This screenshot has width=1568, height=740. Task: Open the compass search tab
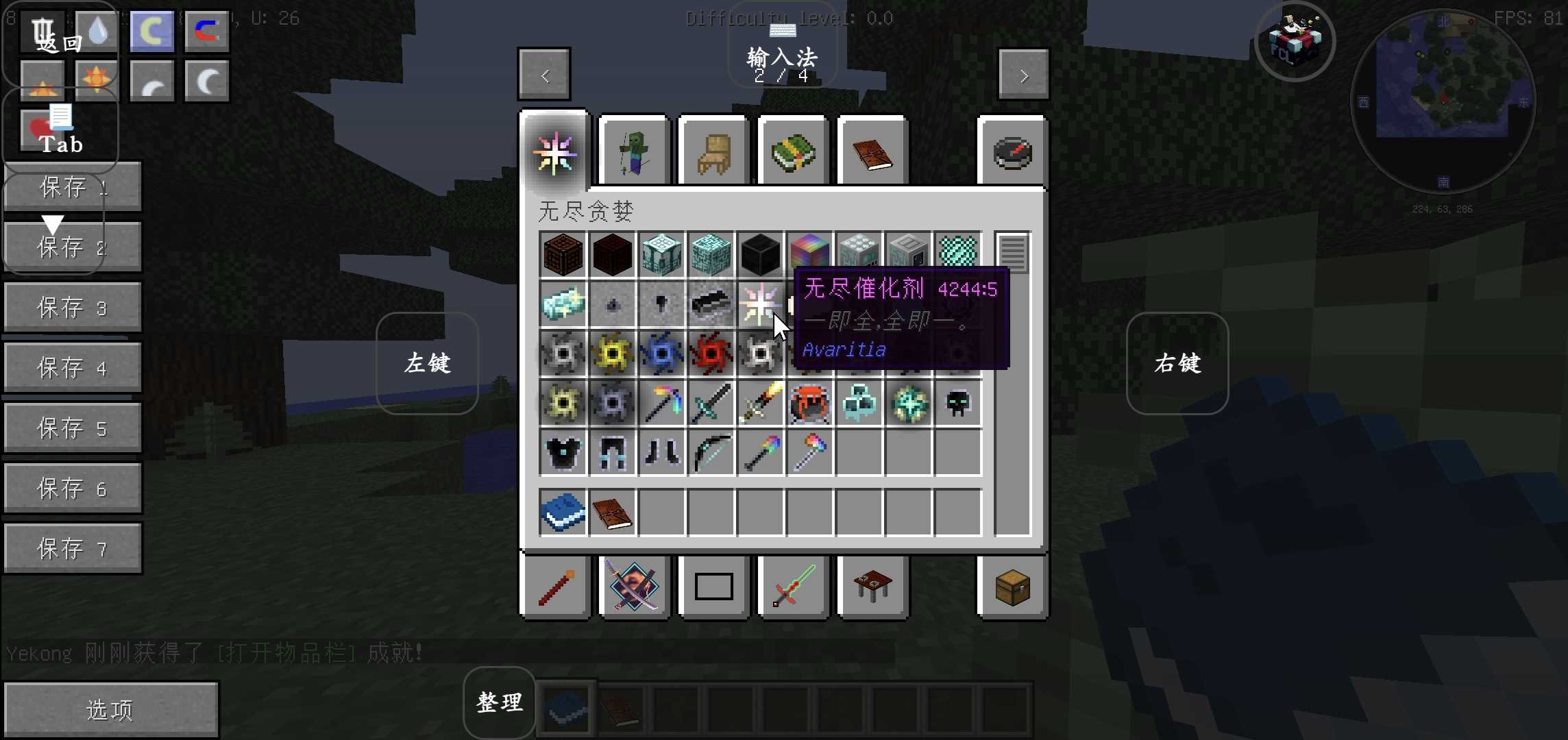[x=1012, y=152]
